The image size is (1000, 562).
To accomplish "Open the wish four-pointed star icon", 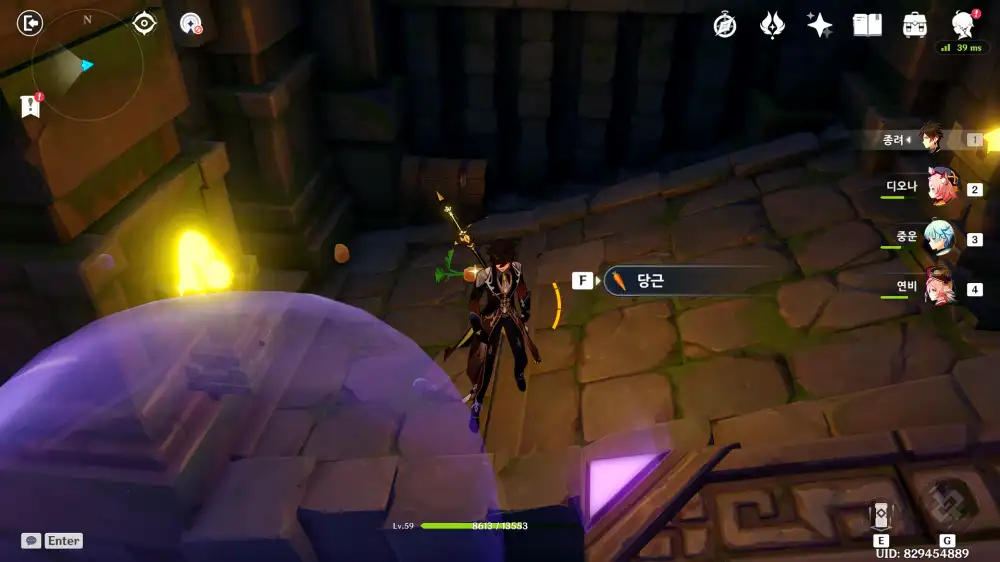I will point(820,25).
